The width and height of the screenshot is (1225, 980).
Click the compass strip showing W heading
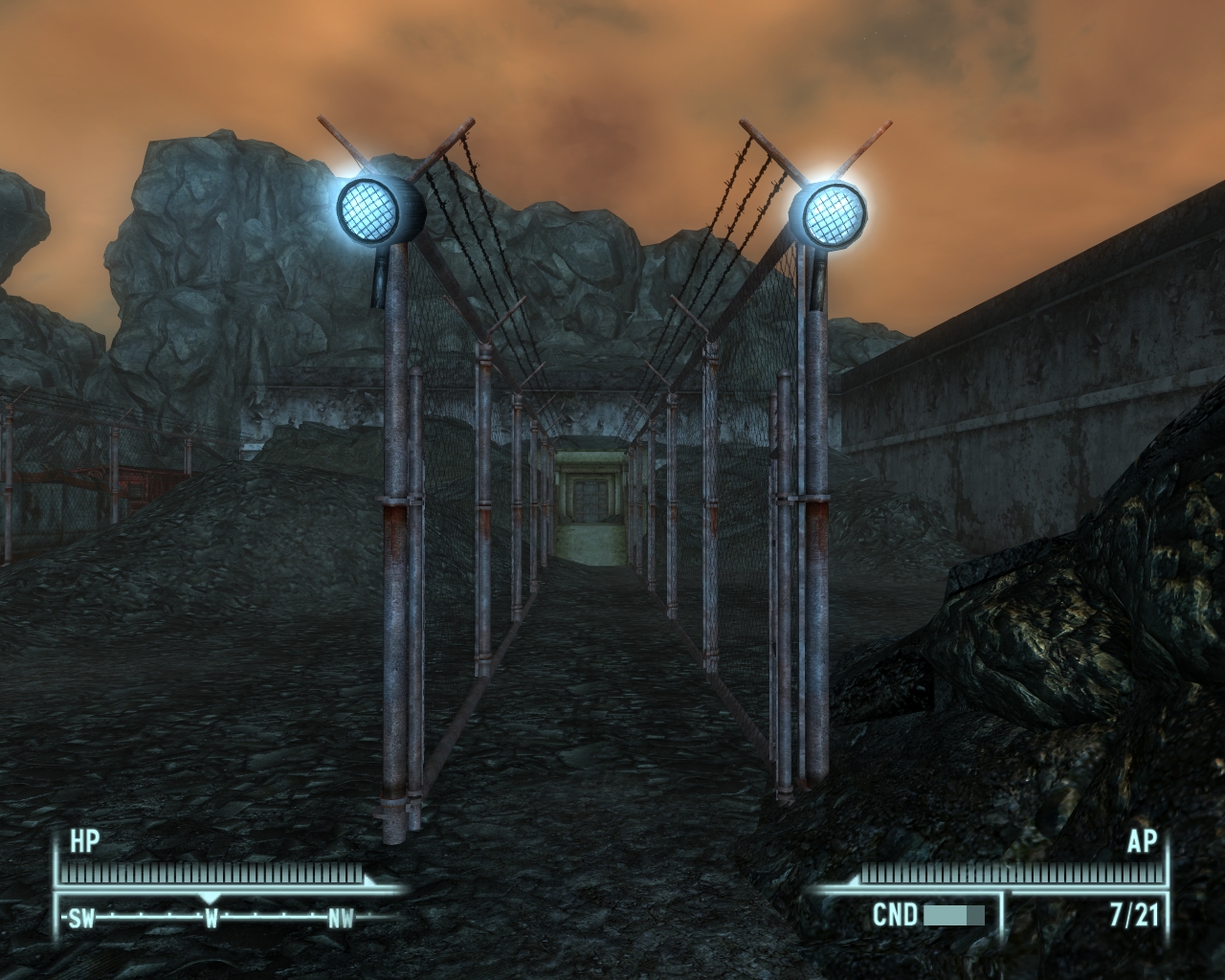point(212,919)
